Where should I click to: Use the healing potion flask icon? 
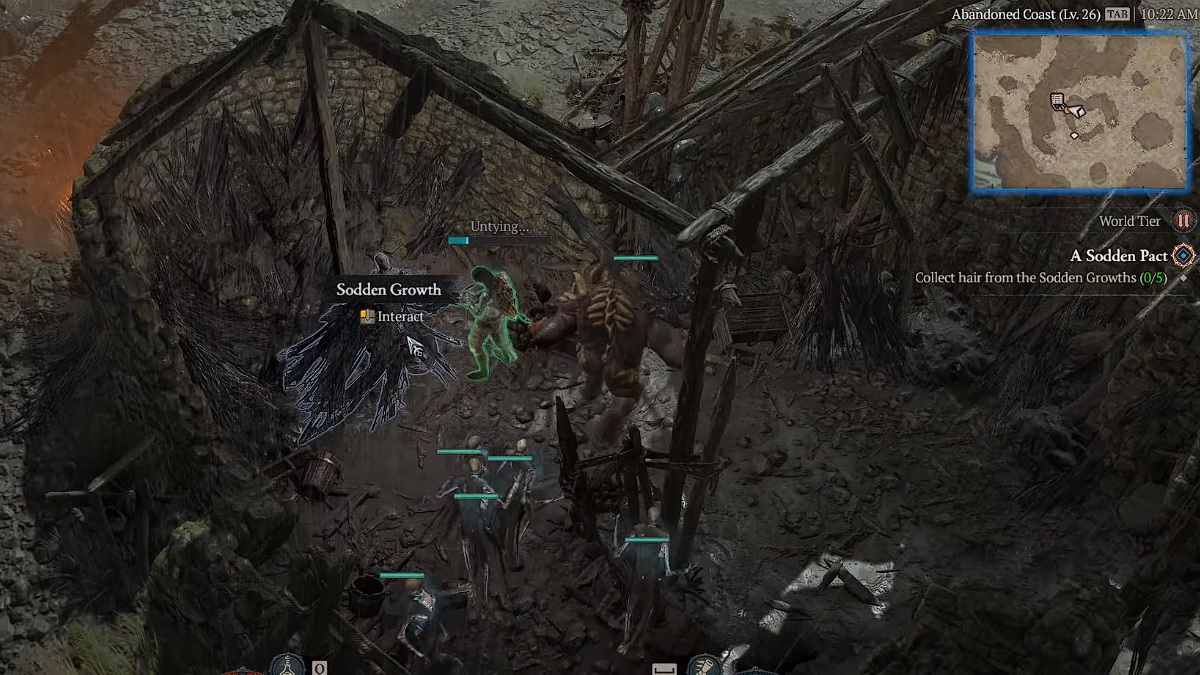pos(289,666)
